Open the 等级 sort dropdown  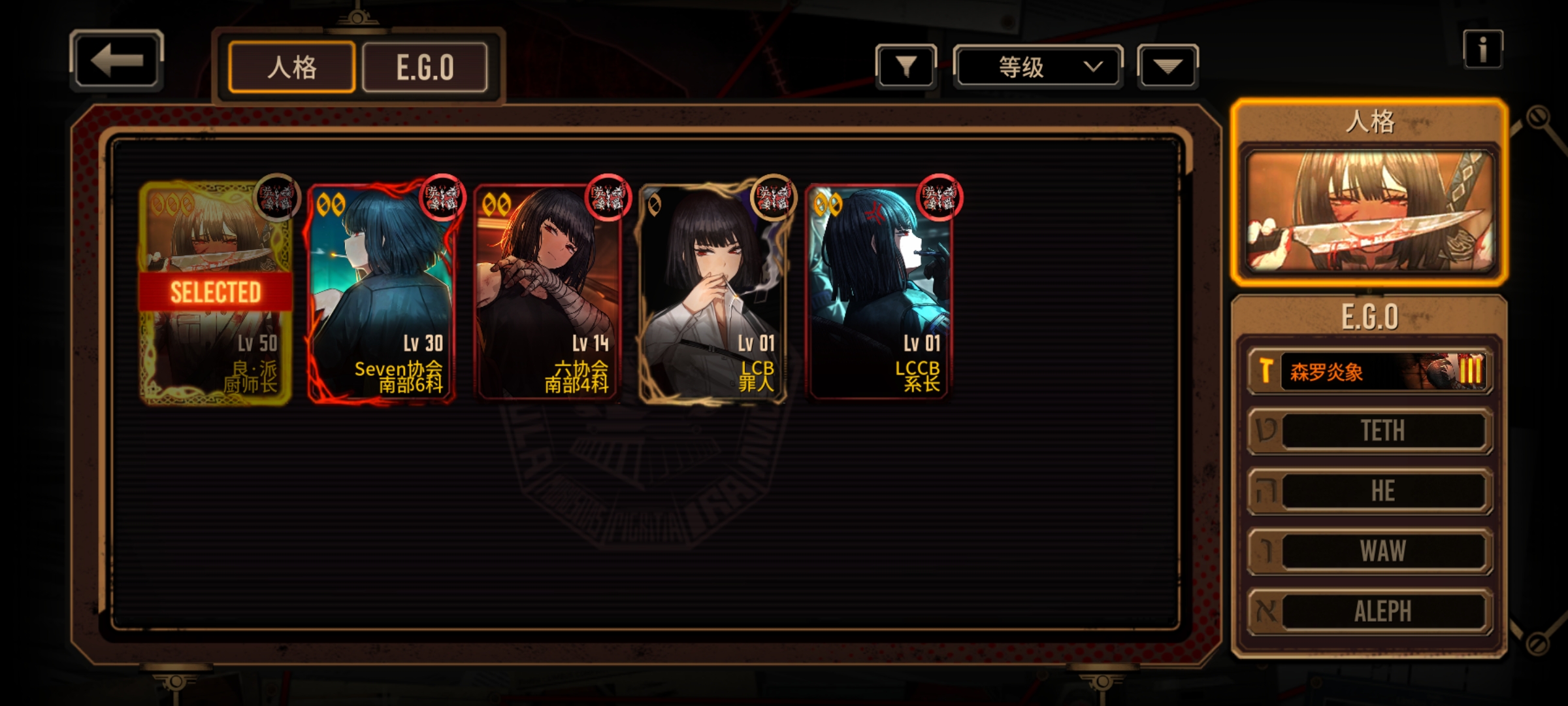point(1037,67)
